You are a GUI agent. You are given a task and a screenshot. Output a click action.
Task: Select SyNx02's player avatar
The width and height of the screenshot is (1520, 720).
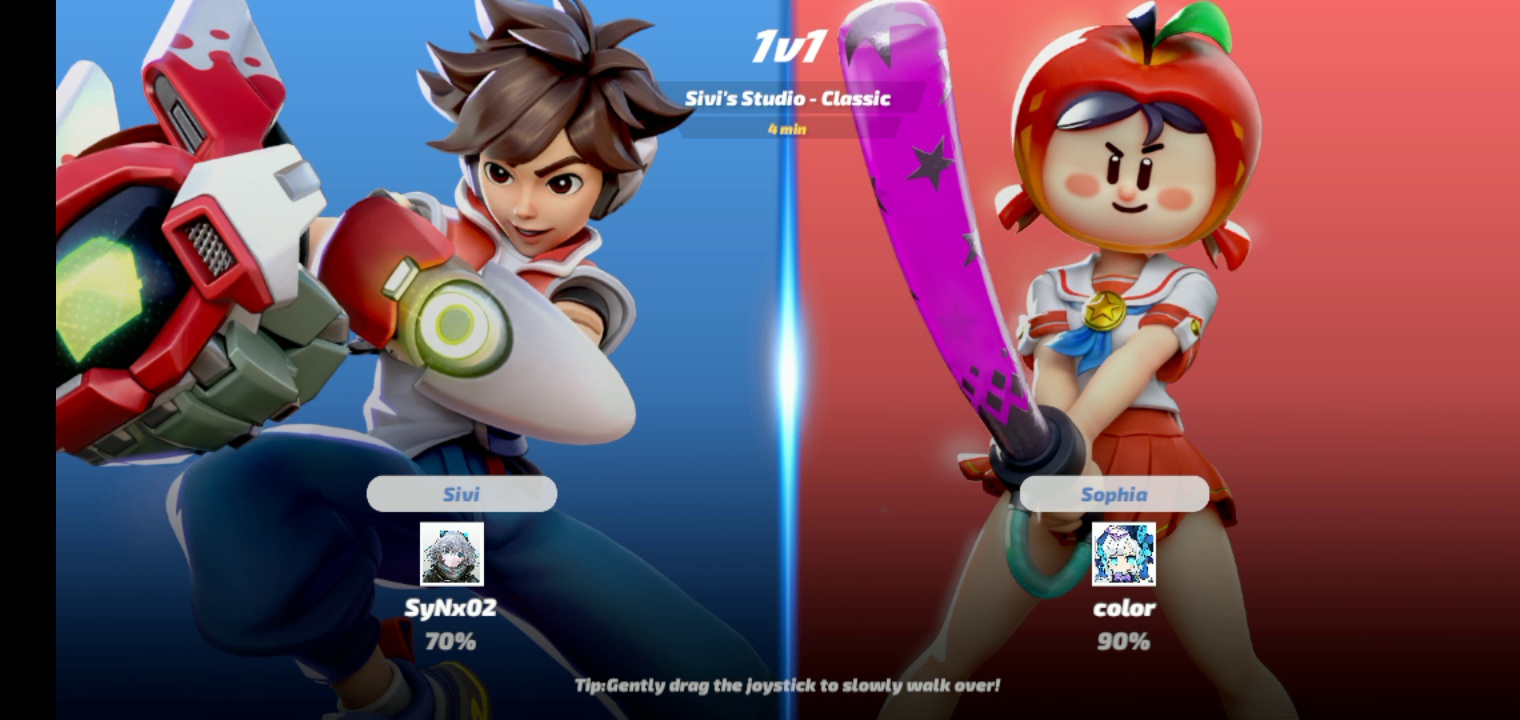pos(452,554)
